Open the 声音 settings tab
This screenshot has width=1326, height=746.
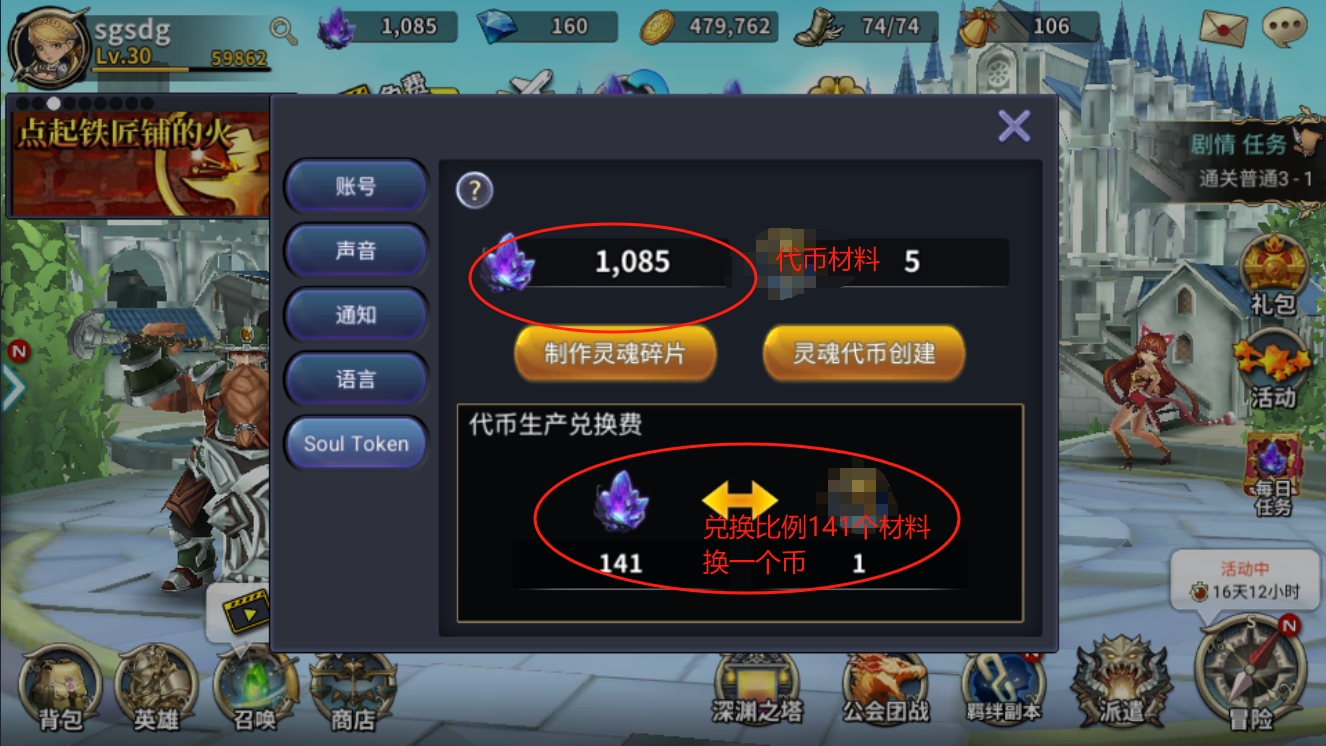point(356,250)
